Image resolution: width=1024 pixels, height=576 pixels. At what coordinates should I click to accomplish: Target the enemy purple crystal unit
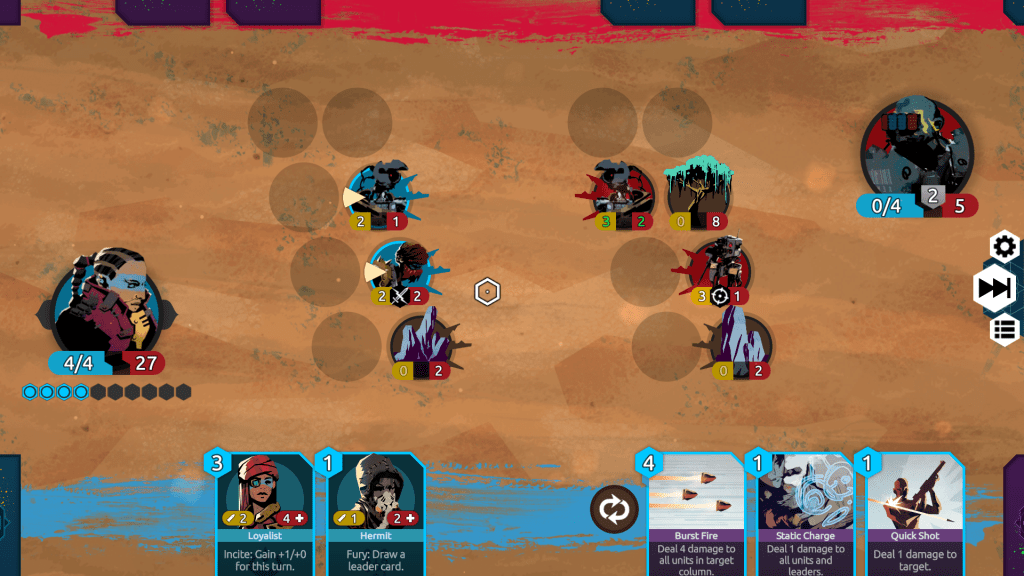[740, 342]
